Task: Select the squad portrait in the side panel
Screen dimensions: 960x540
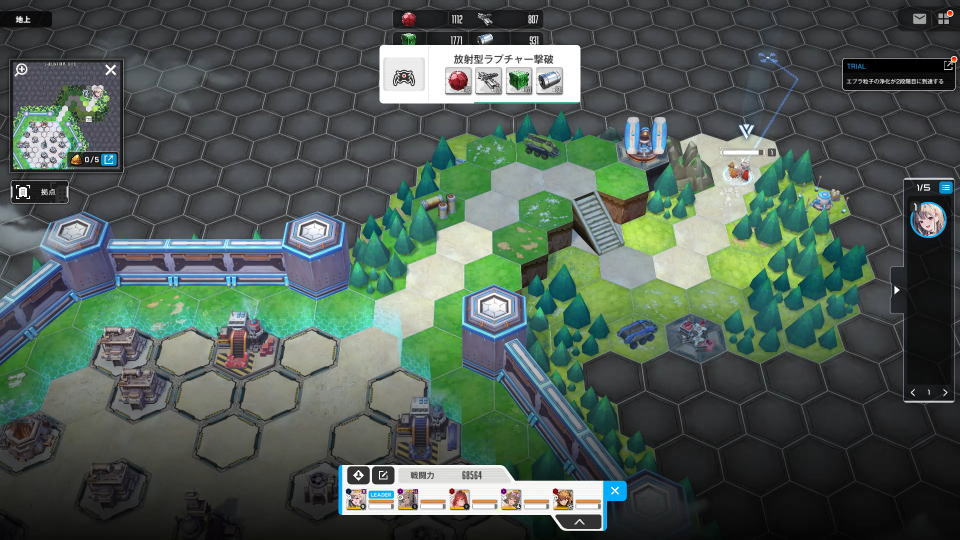Action: pos(927,219)
